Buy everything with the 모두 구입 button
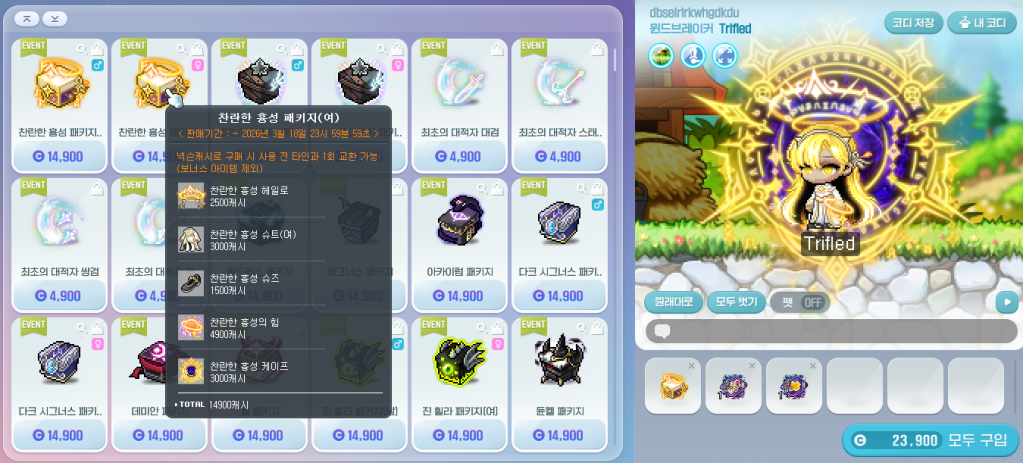Viewport: 1023px width, 463px height. click(x=930, y=440)
